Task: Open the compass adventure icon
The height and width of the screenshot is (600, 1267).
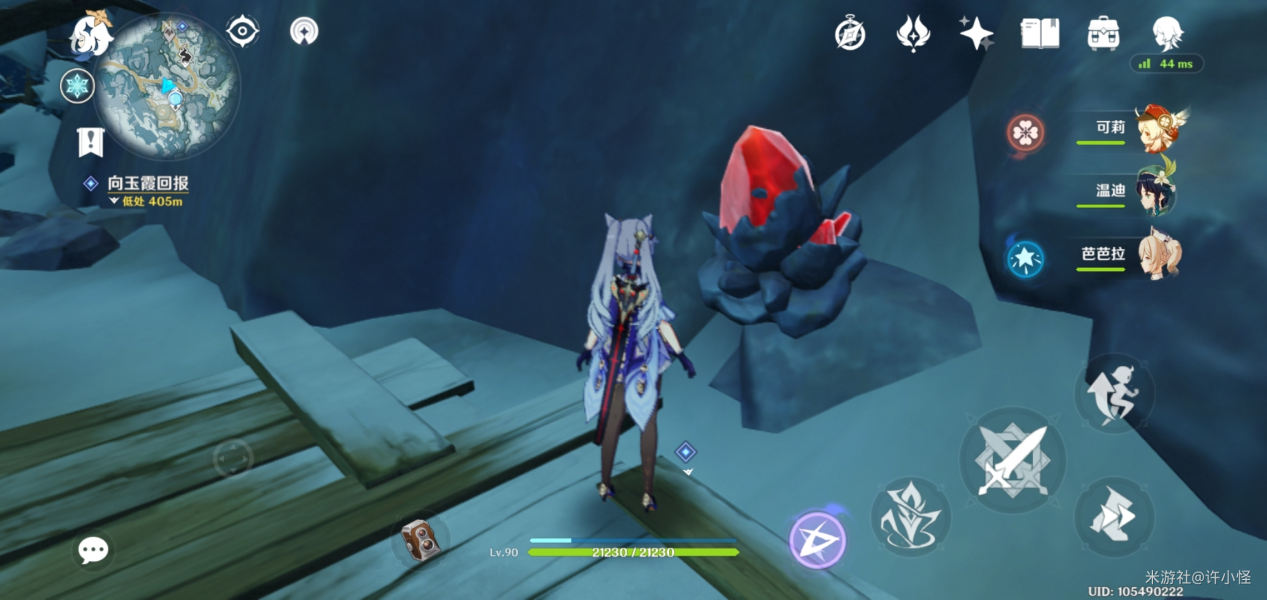Action: (x=850, y=35)
